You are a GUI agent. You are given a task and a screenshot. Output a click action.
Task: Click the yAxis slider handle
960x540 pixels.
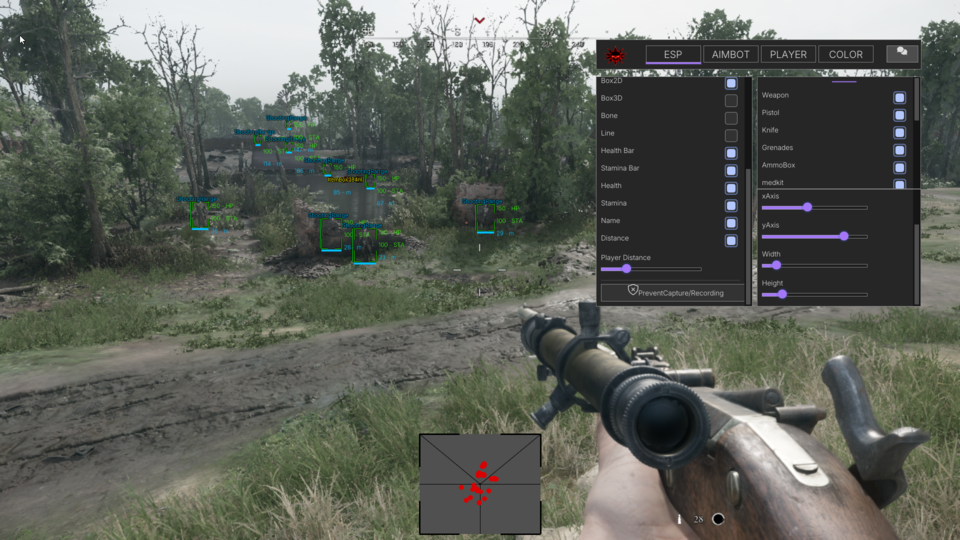coord(844,236)
